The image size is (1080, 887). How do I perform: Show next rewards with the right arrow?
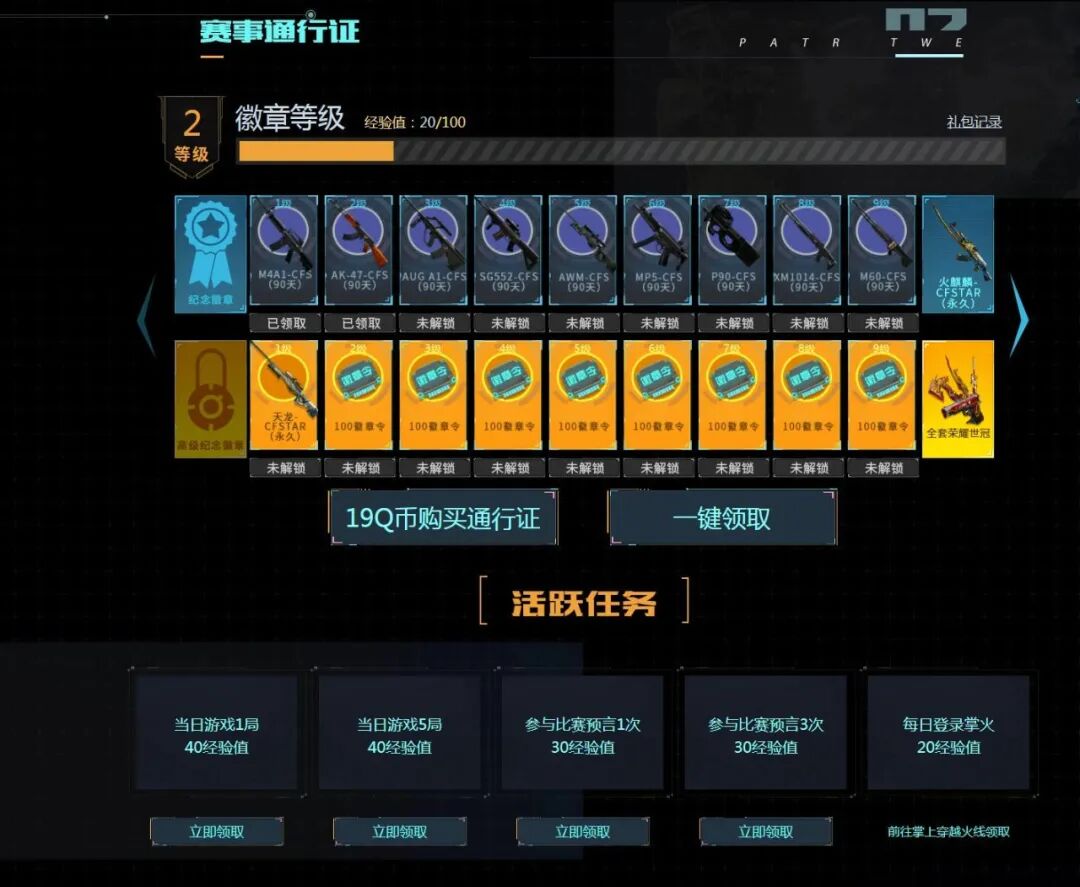1018,316
